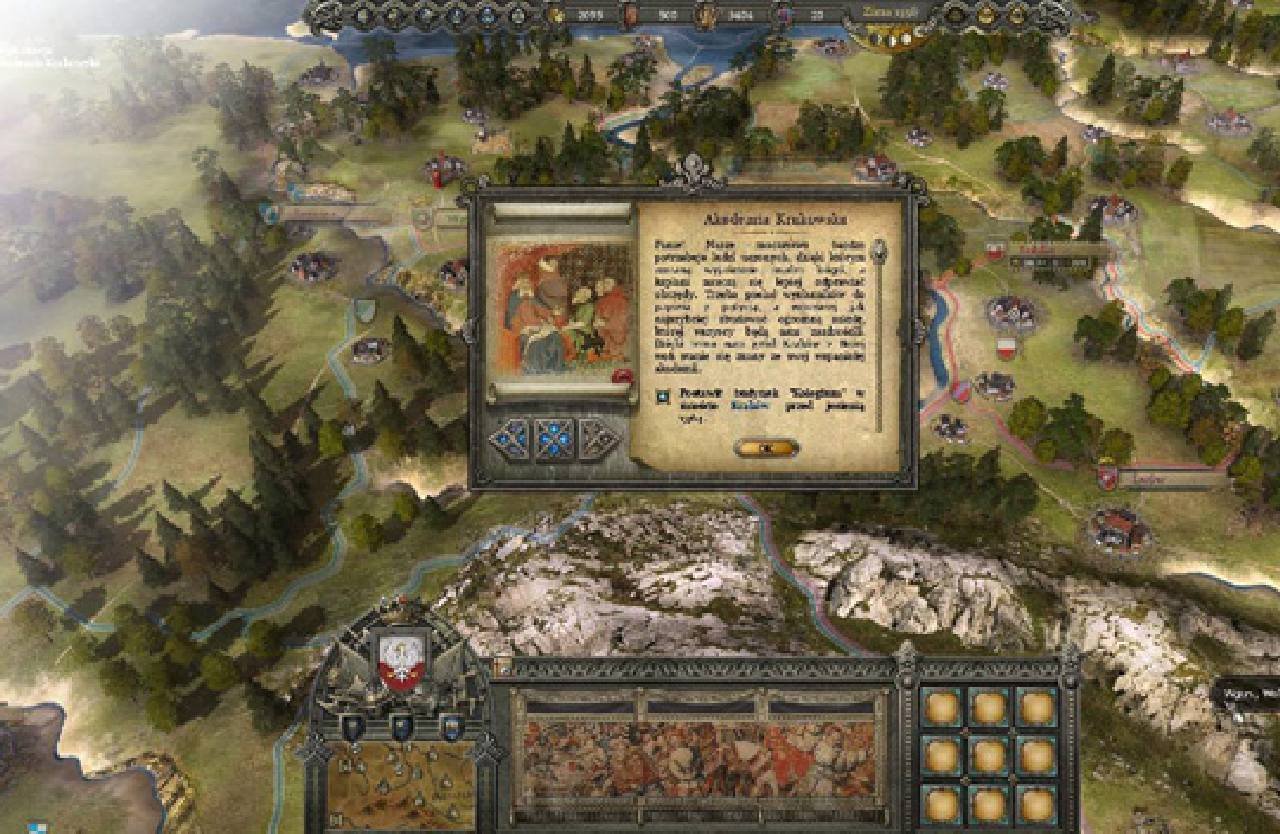Viewport: 1280px width, 834px height.
Task: Click the red wax seal on the painting
Action: click(622, 375)
